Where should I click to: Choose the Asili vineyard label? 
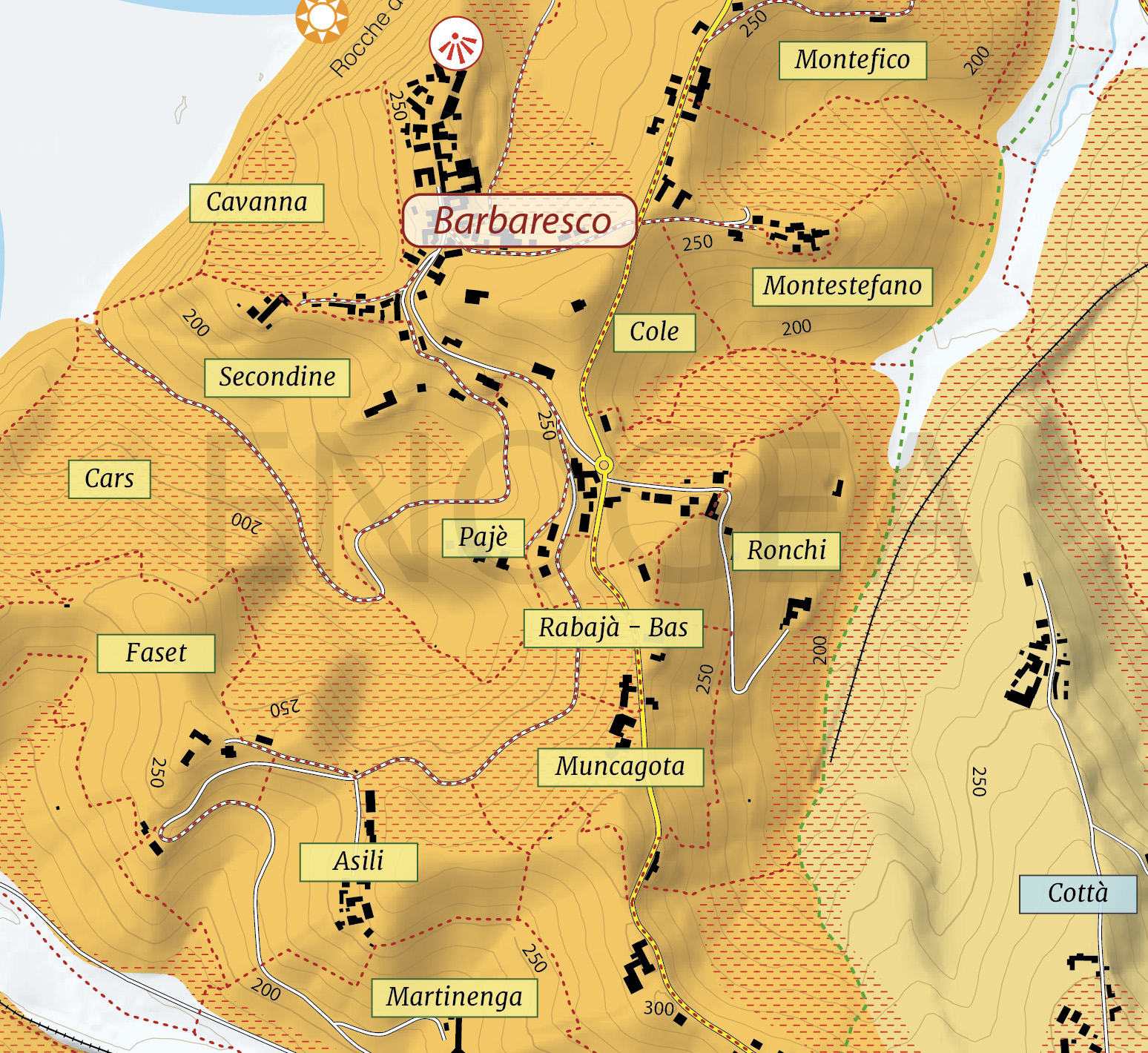(x=358, y=862)
